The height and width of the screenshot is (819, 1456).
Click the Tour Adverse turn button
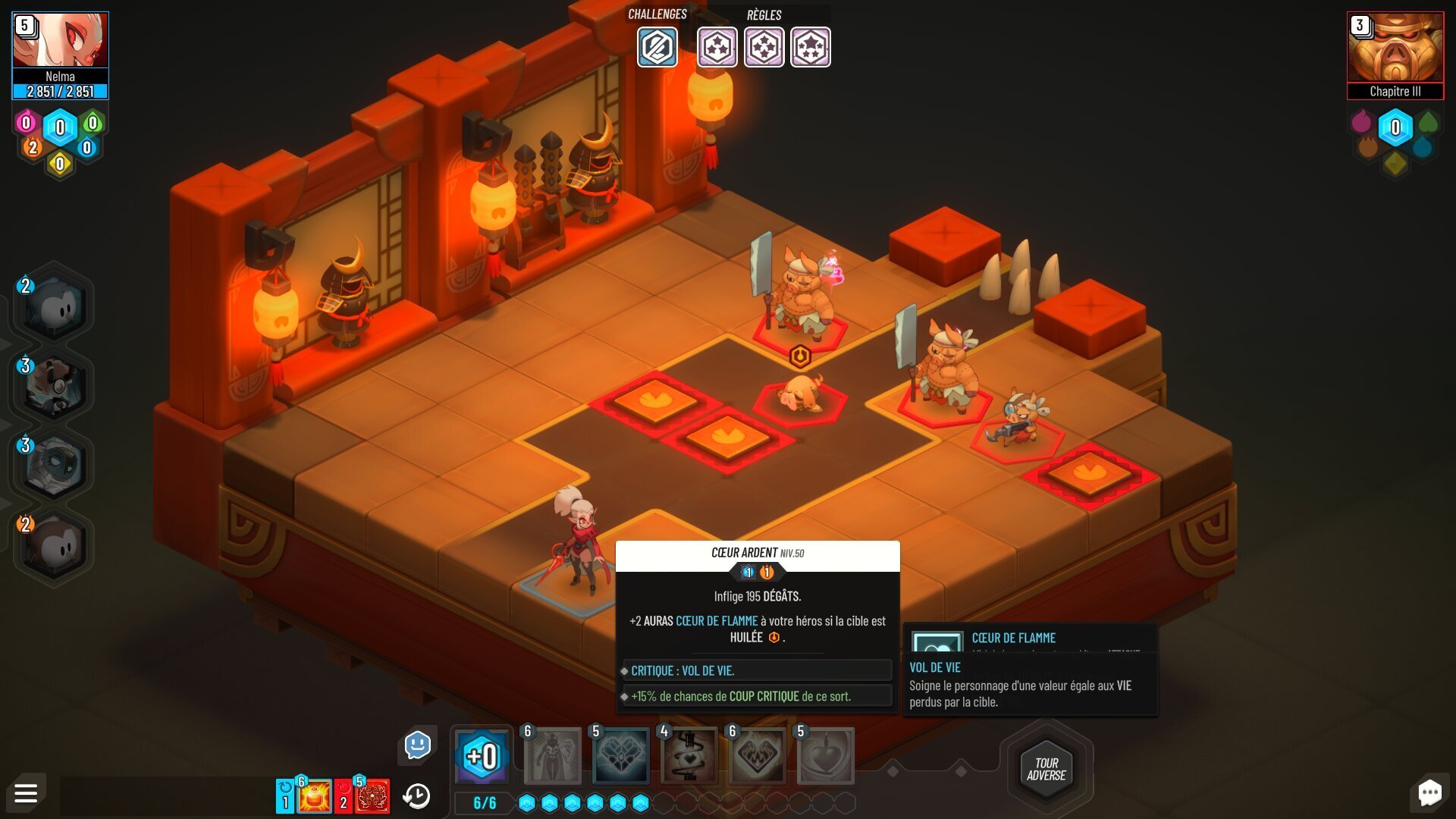click(1046, 769)
